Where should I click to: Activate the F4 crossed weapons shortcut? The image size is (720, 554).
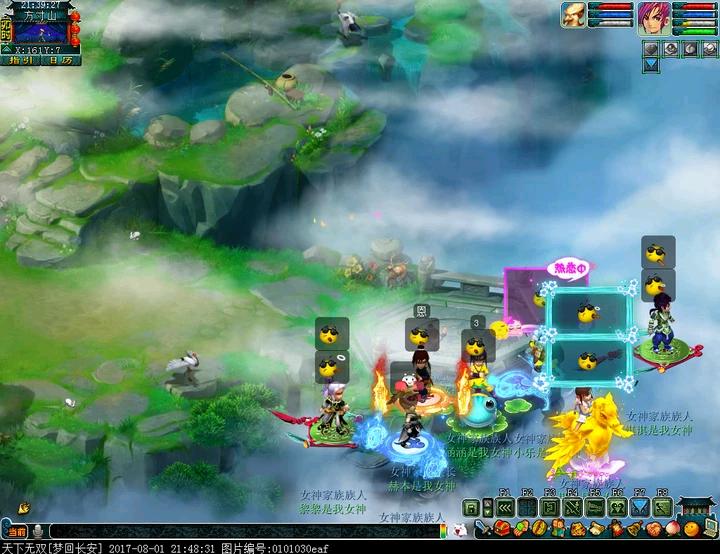pos(573,507)
